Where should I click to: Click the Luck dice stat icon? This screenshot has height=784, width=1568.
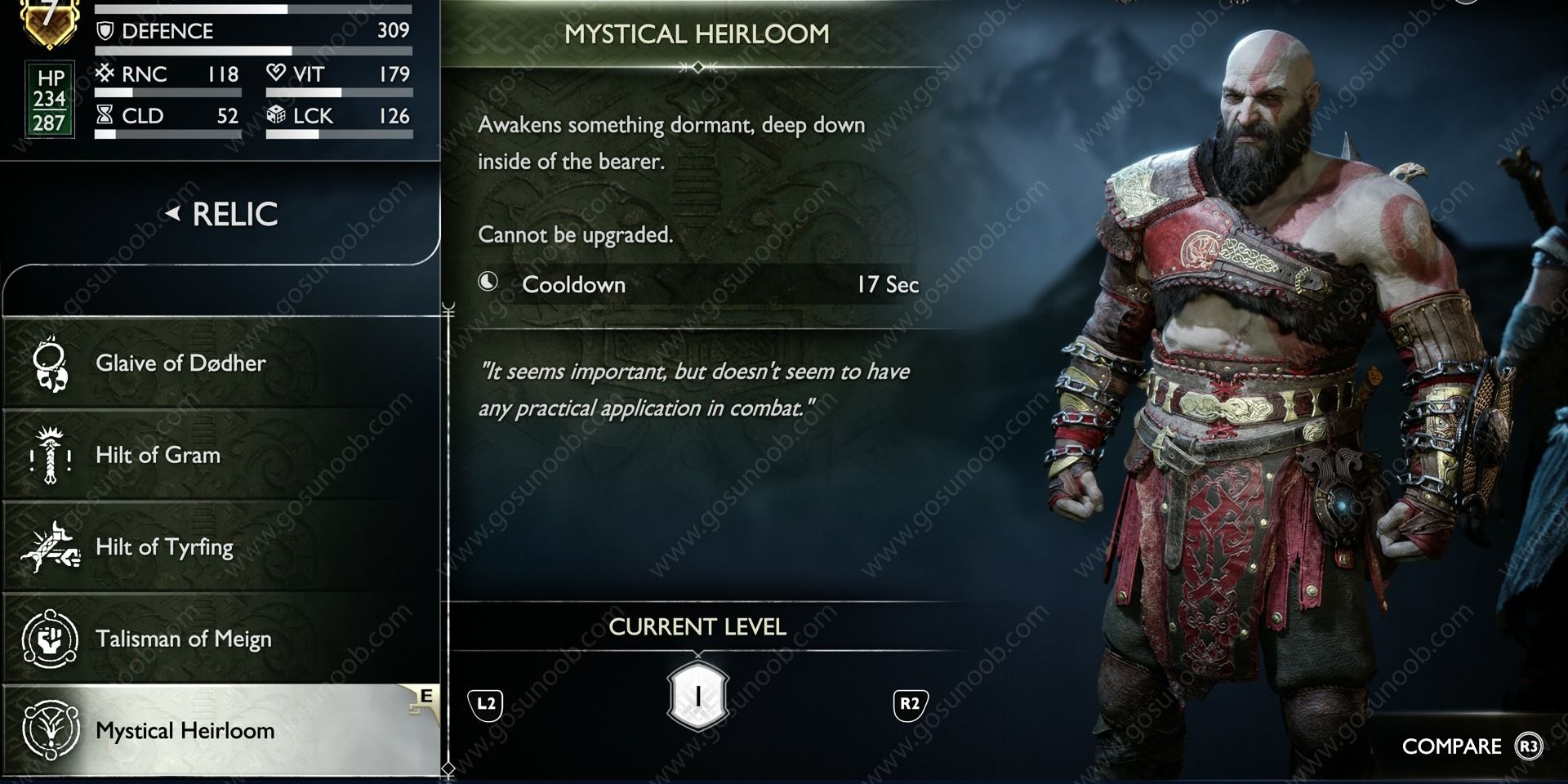click(278, 115)
